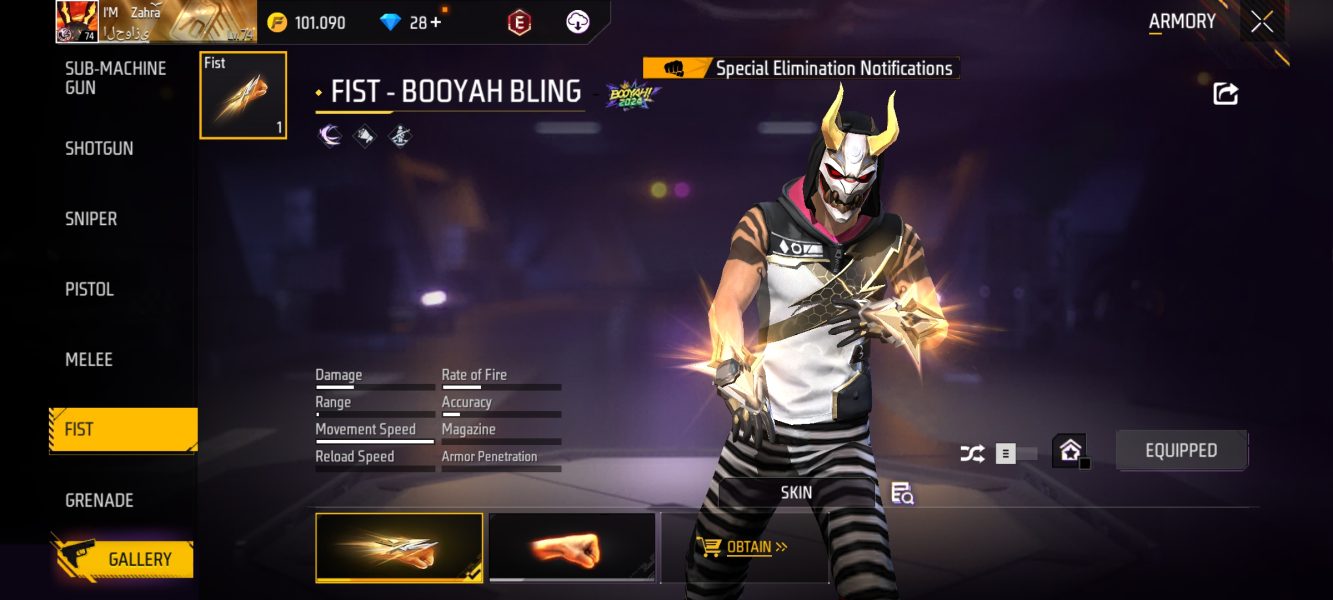Choose the Melee category

89,359
